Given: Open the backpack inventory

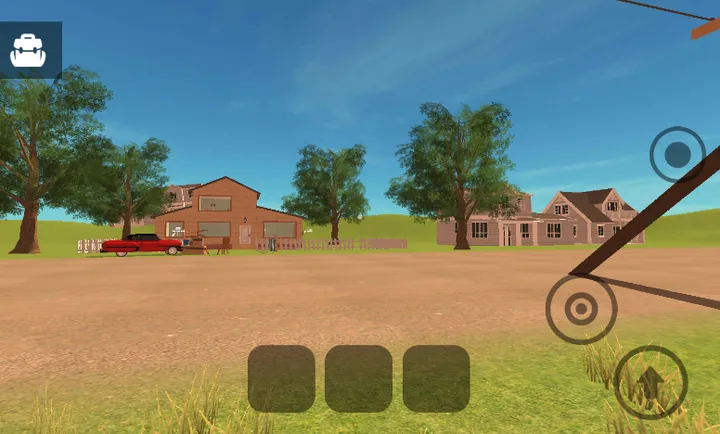Looking at the screenshot, I should (28, 50).
